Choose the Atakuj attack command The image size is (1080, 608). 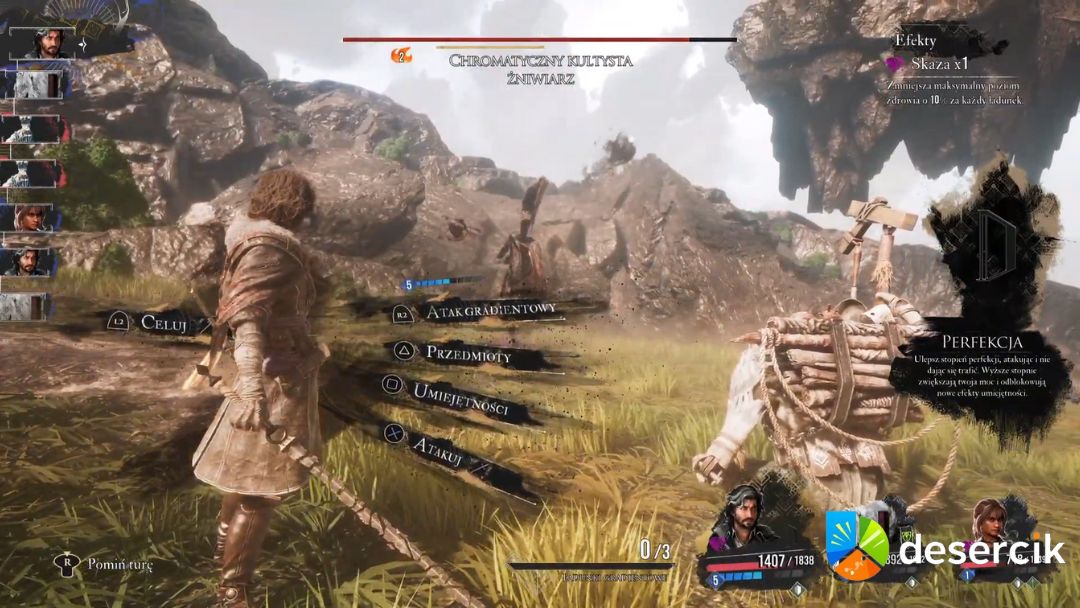[x=436, y=445]
